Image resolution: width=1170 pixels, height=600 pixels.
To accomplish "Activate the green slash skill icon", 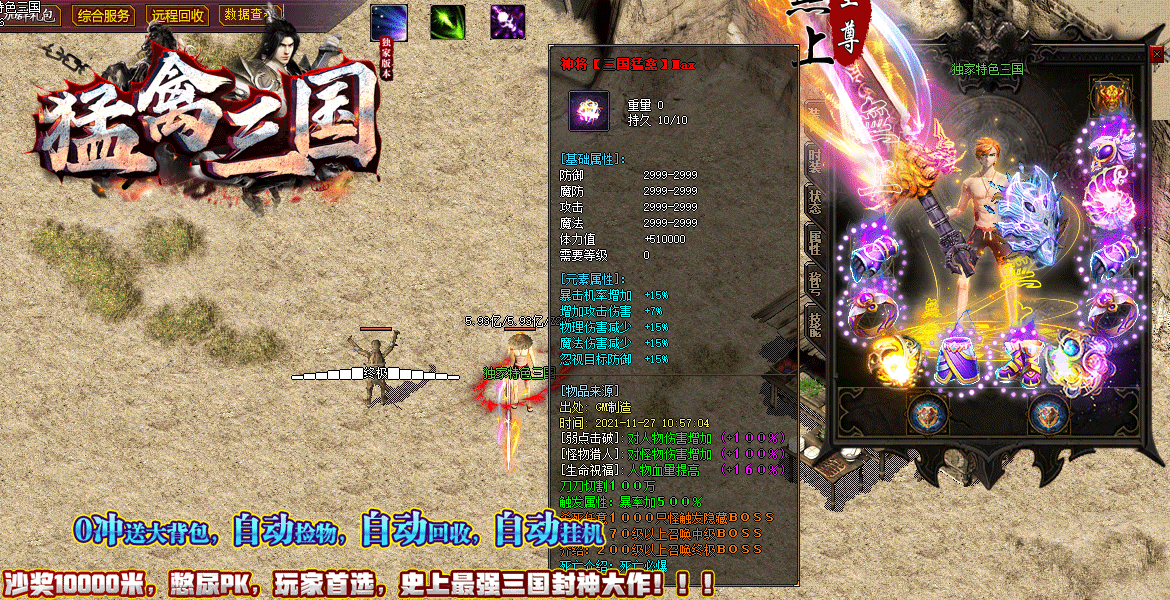I will [447, 22].
